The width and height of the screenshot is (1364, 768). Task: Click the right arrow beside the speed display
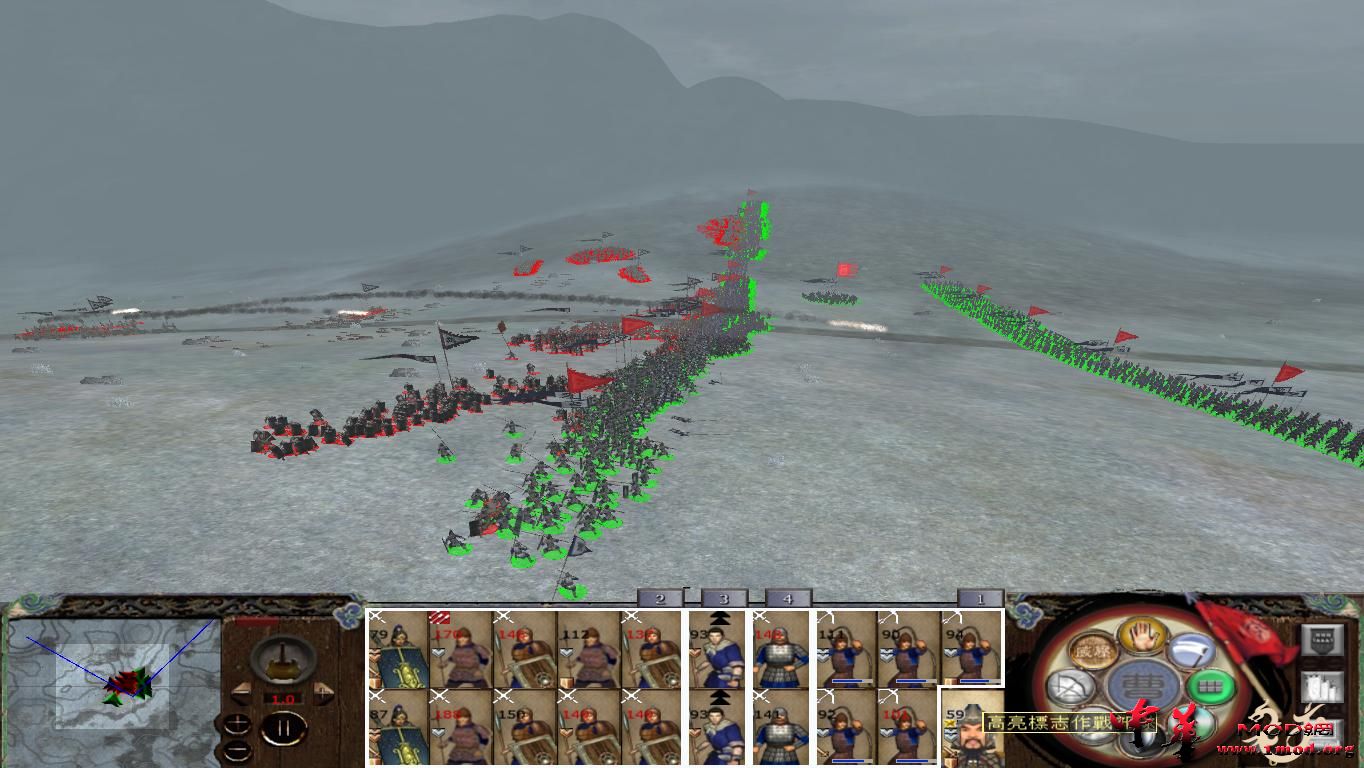point(322,692)
